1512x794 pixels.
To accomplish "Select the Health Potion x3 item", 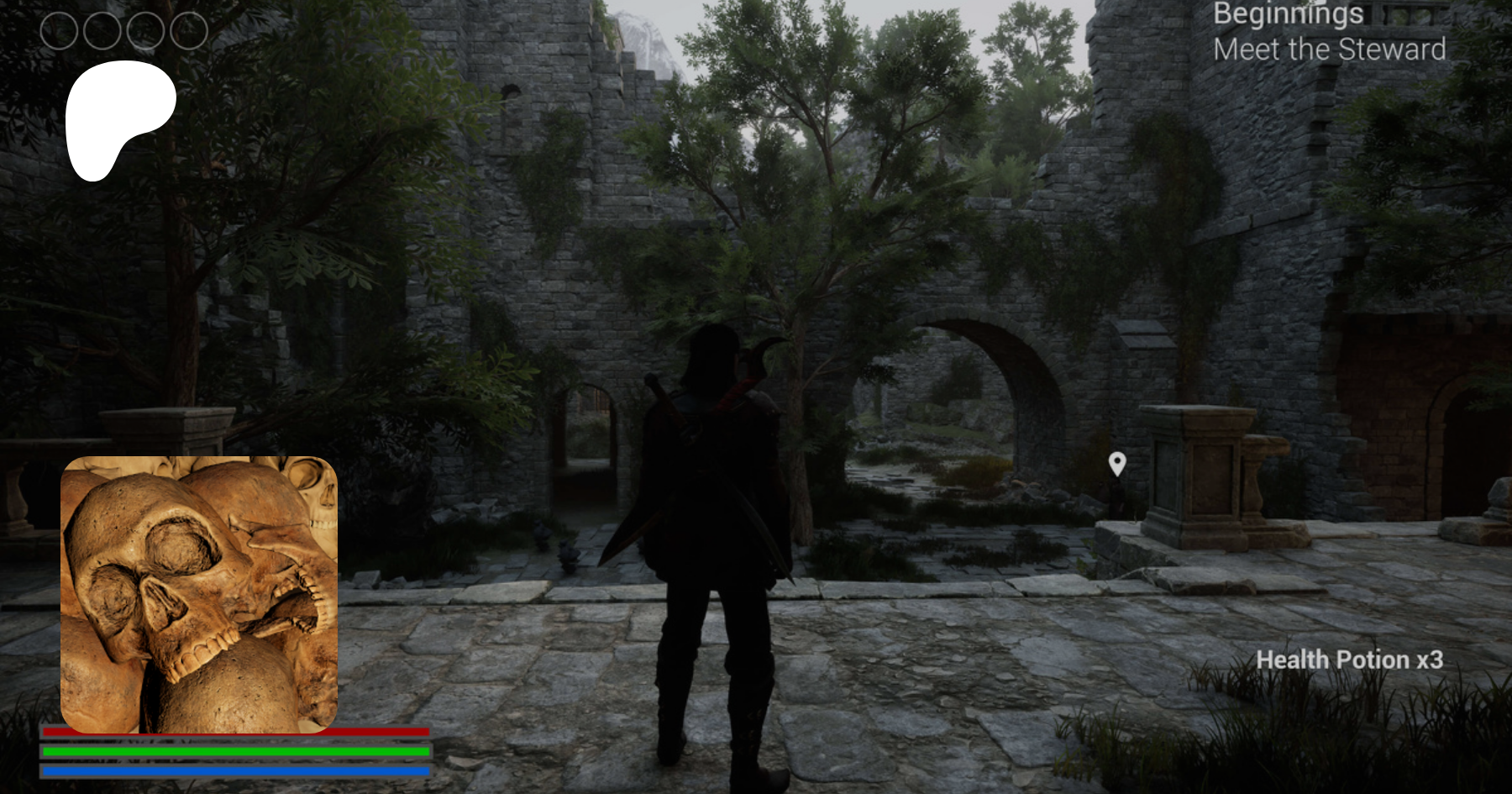I will (x=1349, y=660).
